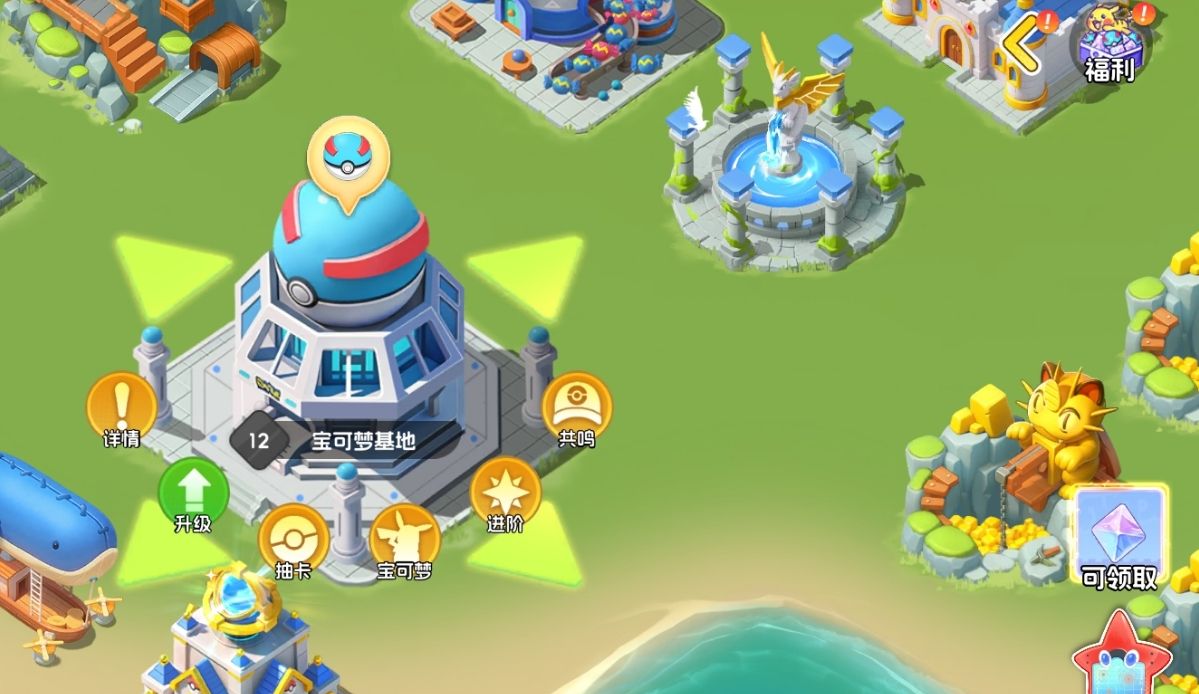
Task: Tap the green 升级 upgrade arrow
Action: pyautogui.click(x=193, y=492)
